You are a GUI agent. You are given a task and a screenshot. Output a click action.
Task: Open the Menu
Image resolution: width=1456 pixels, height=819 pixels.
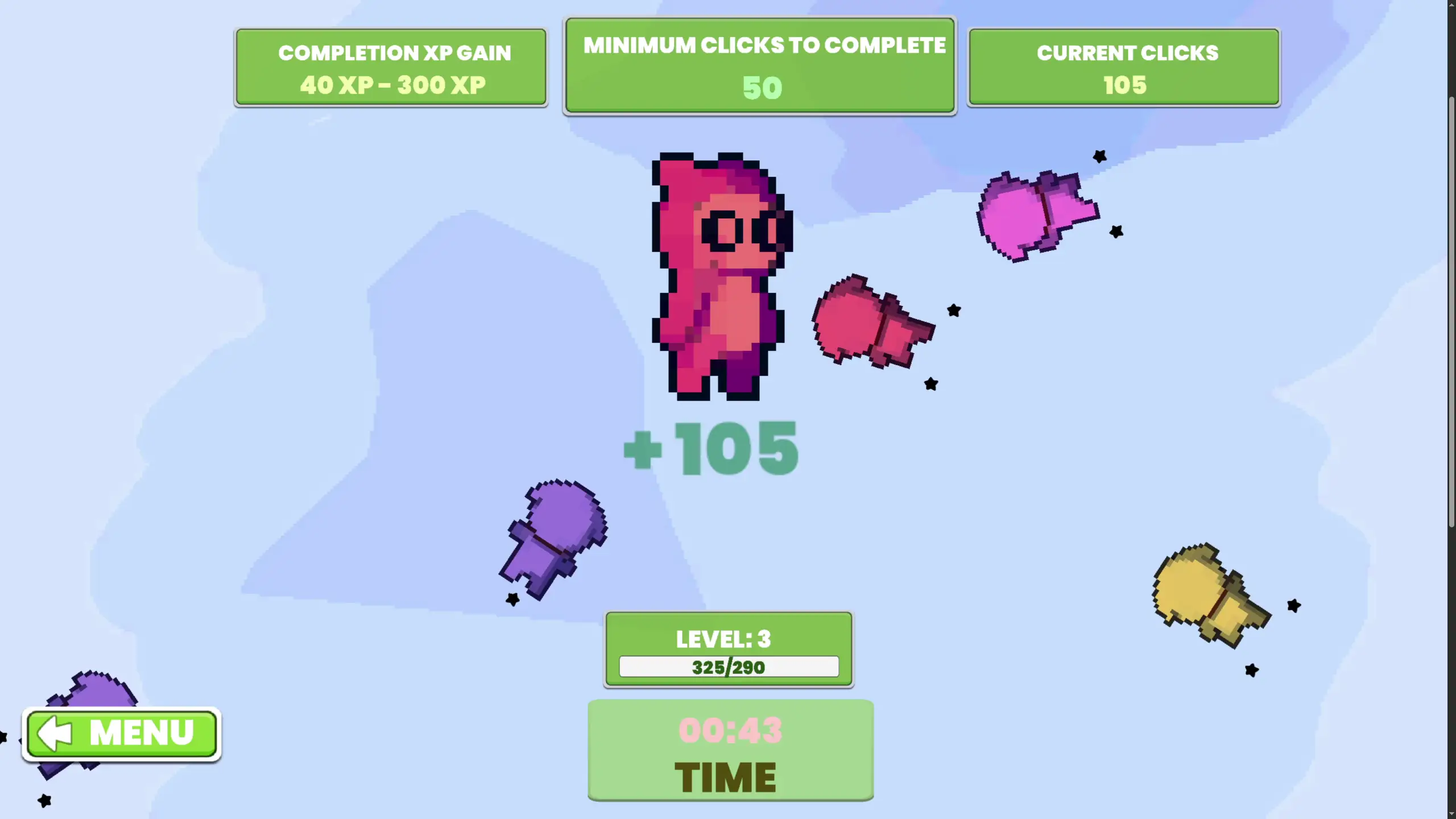(x=122, y=734)
